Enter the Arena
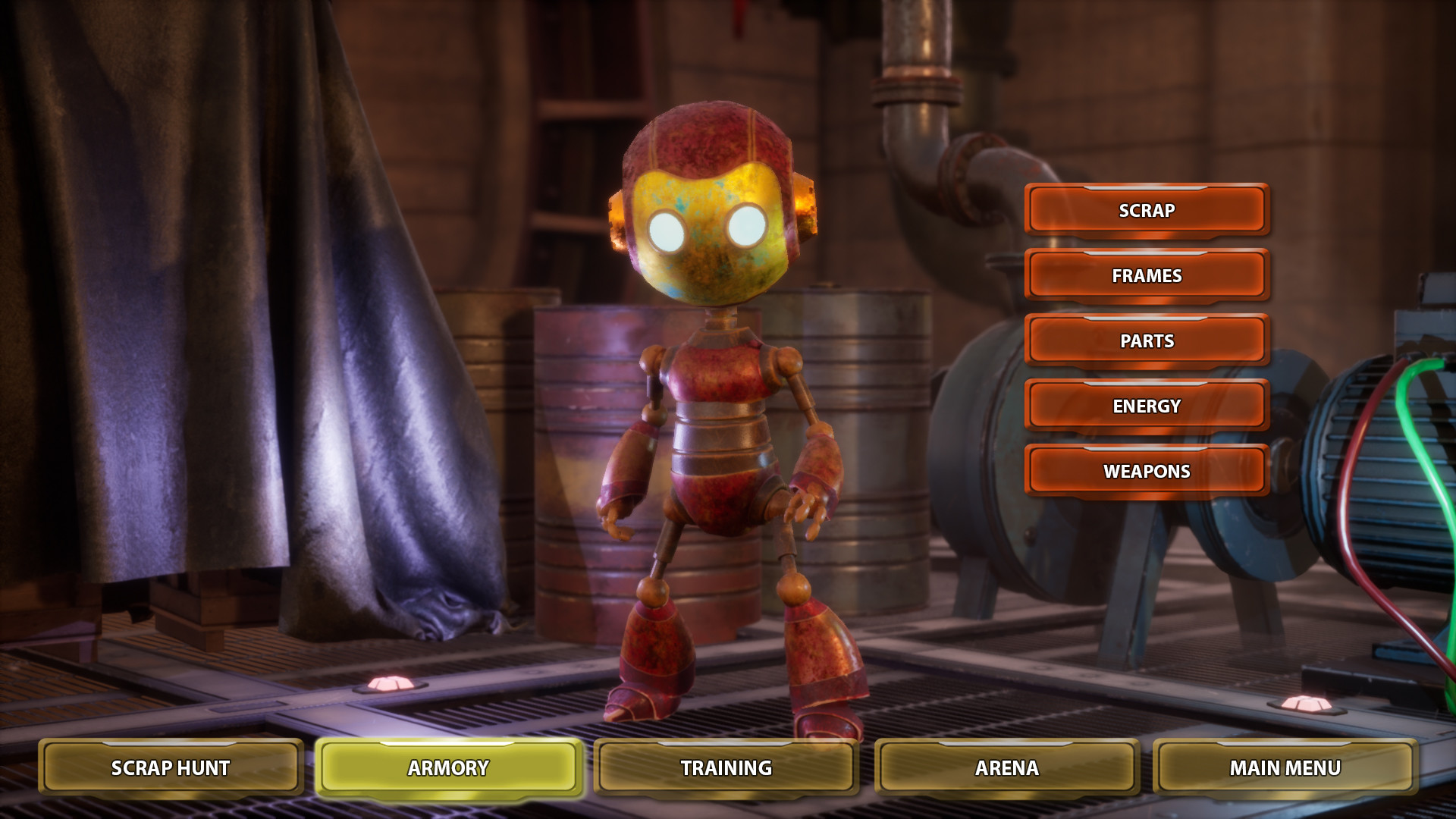This screenshot has width=1456, height=819. tap(1006, 768)
